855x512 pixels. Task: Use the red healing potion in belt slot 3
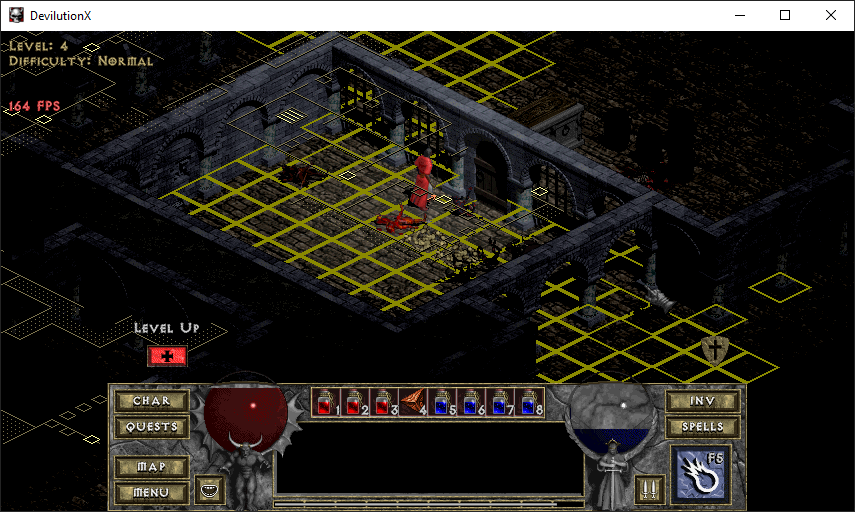pyautogui.click(x=383, y=402)
